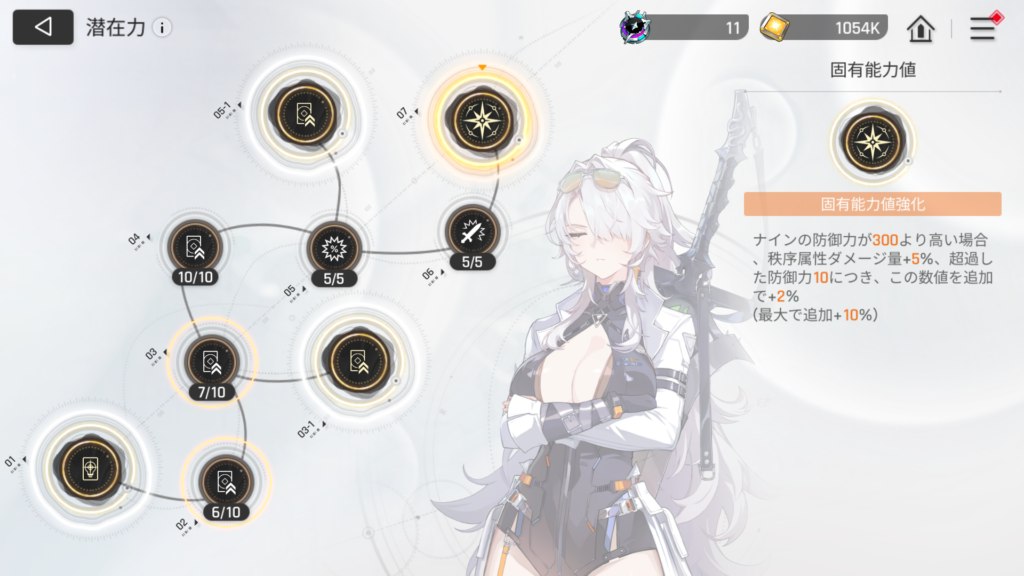Image resolution: width=1024 pixels, height=576 pixels.
Task: Select potential node 01
Action: click(92, 467)
